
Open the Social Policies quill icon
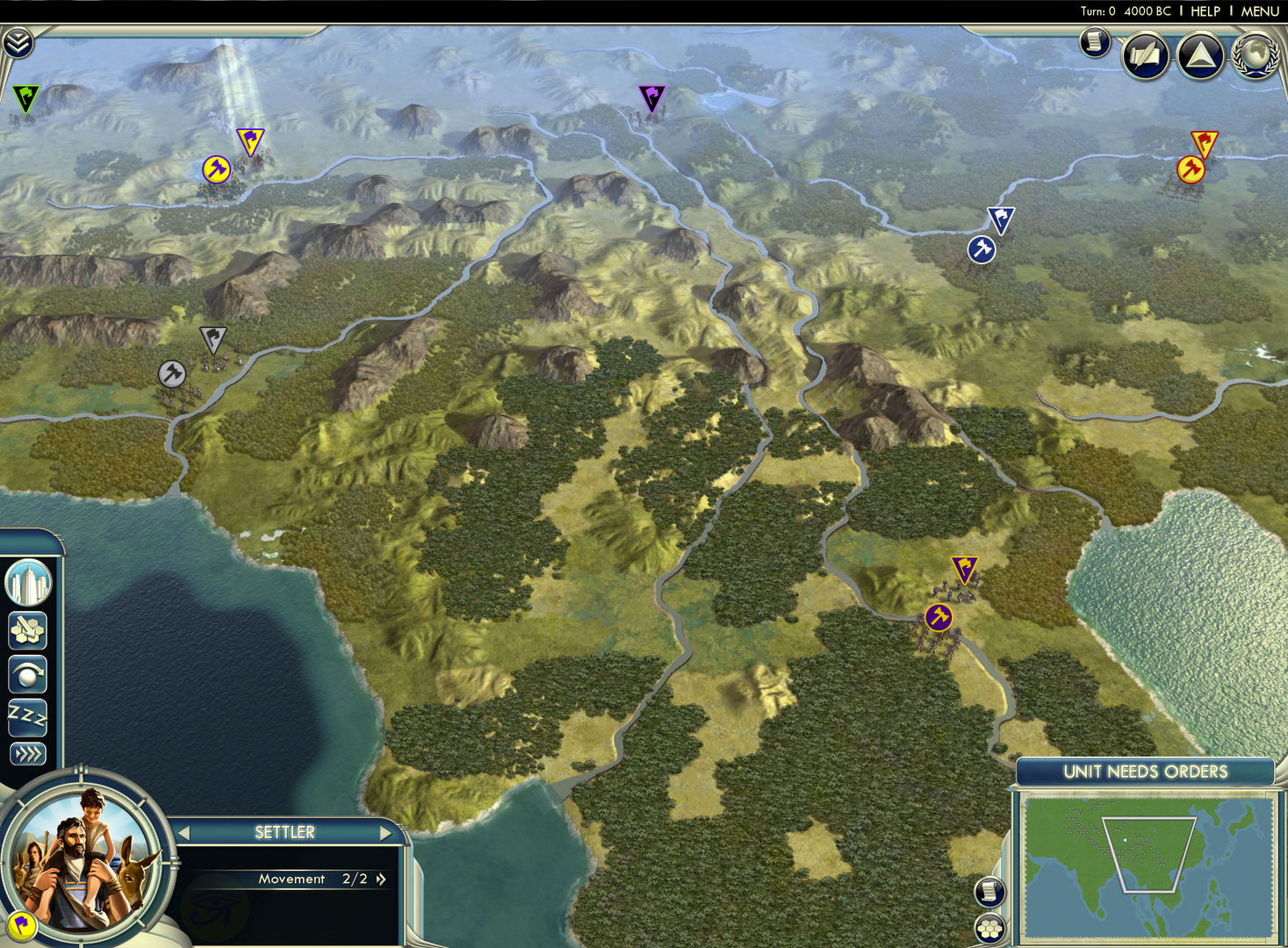point(1146,55)
